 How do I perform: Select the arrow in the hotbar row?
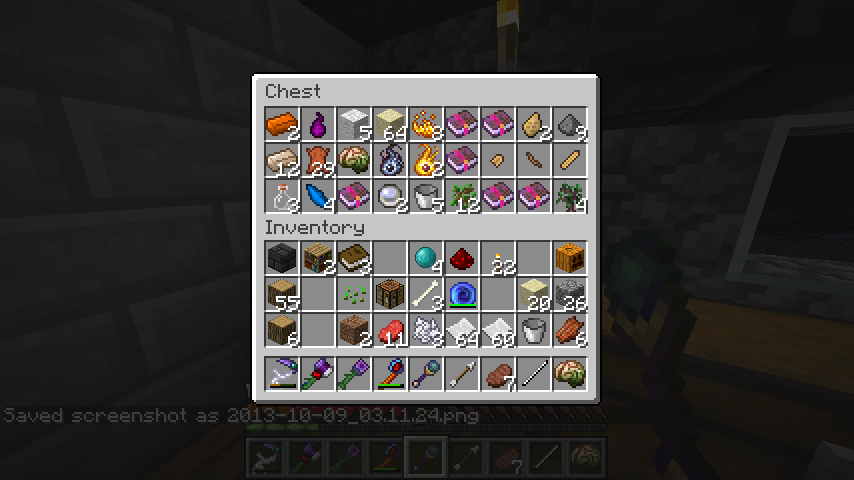coord(462,374)
